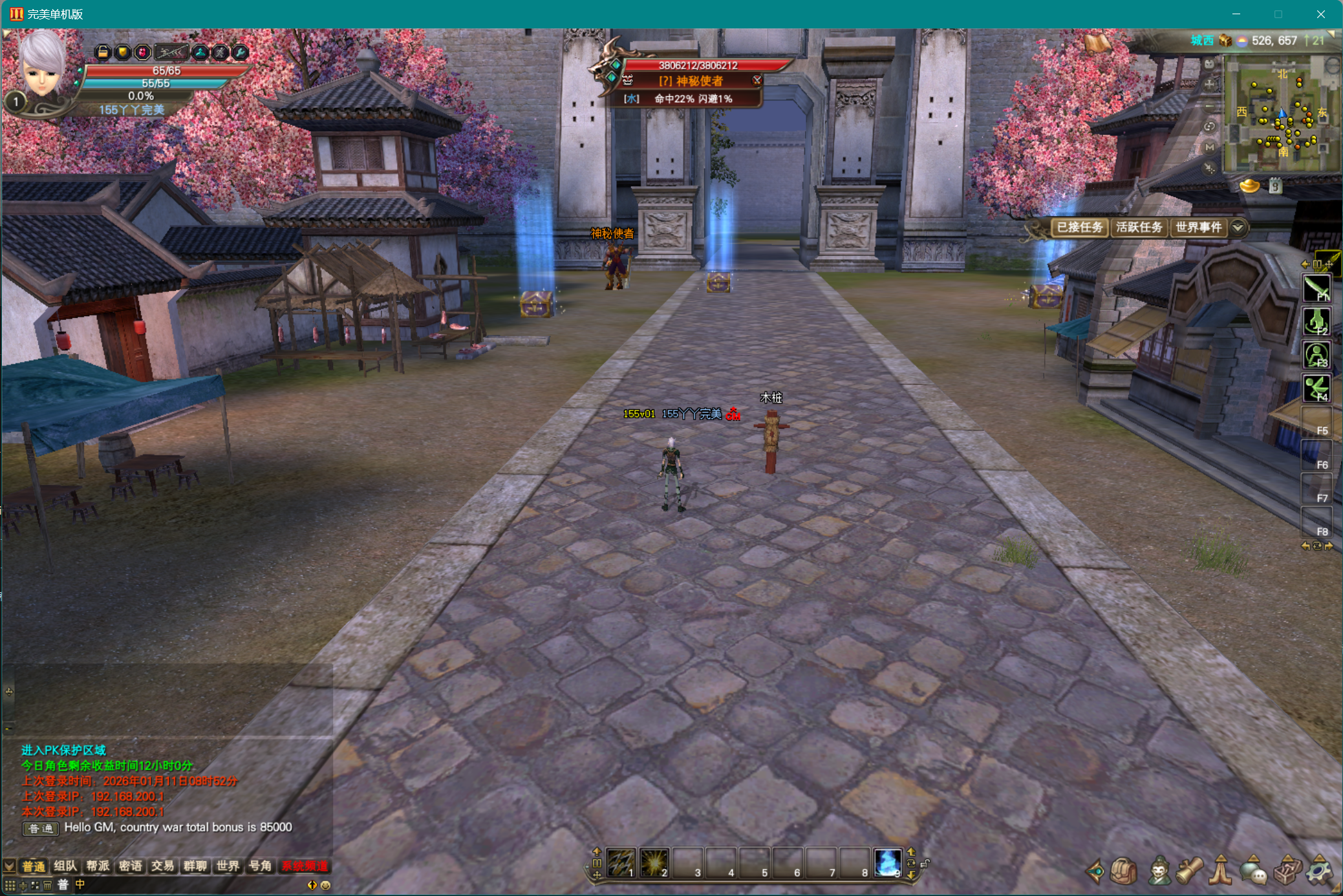Open the backpack inventory icon

1124,871
